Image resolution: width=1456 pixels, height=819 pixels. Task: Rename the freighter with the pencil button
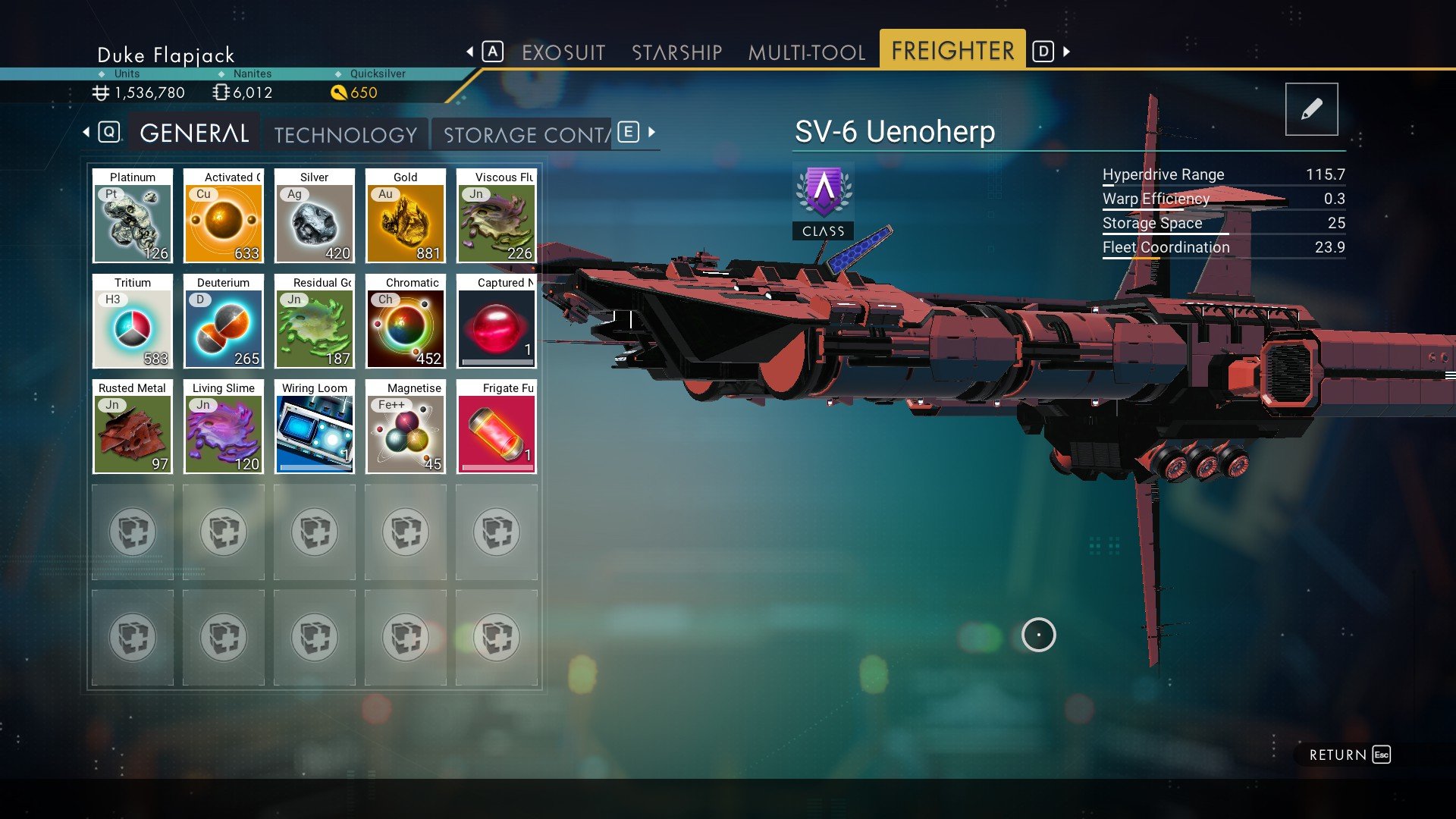(1311, 109)
